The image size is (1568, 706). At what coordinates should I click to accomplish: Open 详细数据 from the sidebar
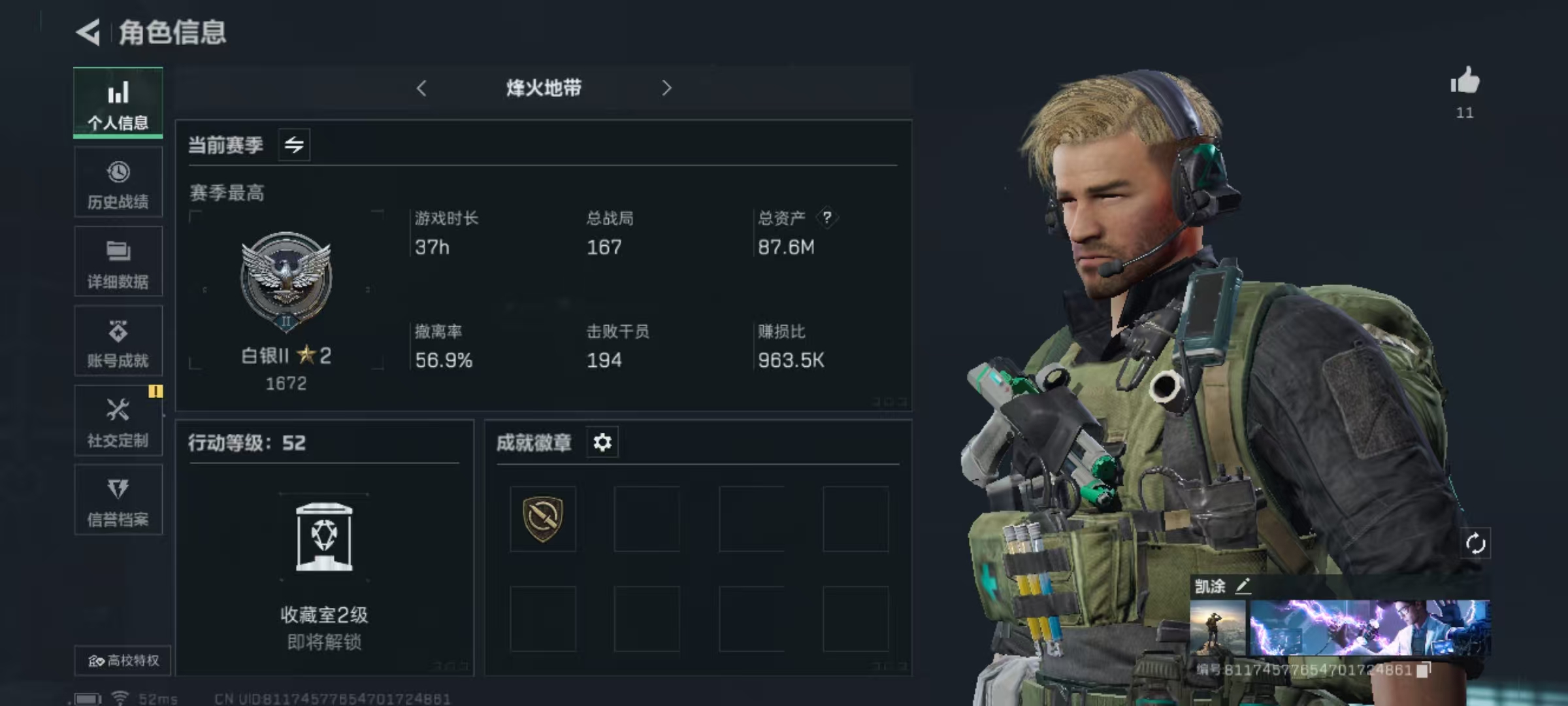(x=118, y=263)
